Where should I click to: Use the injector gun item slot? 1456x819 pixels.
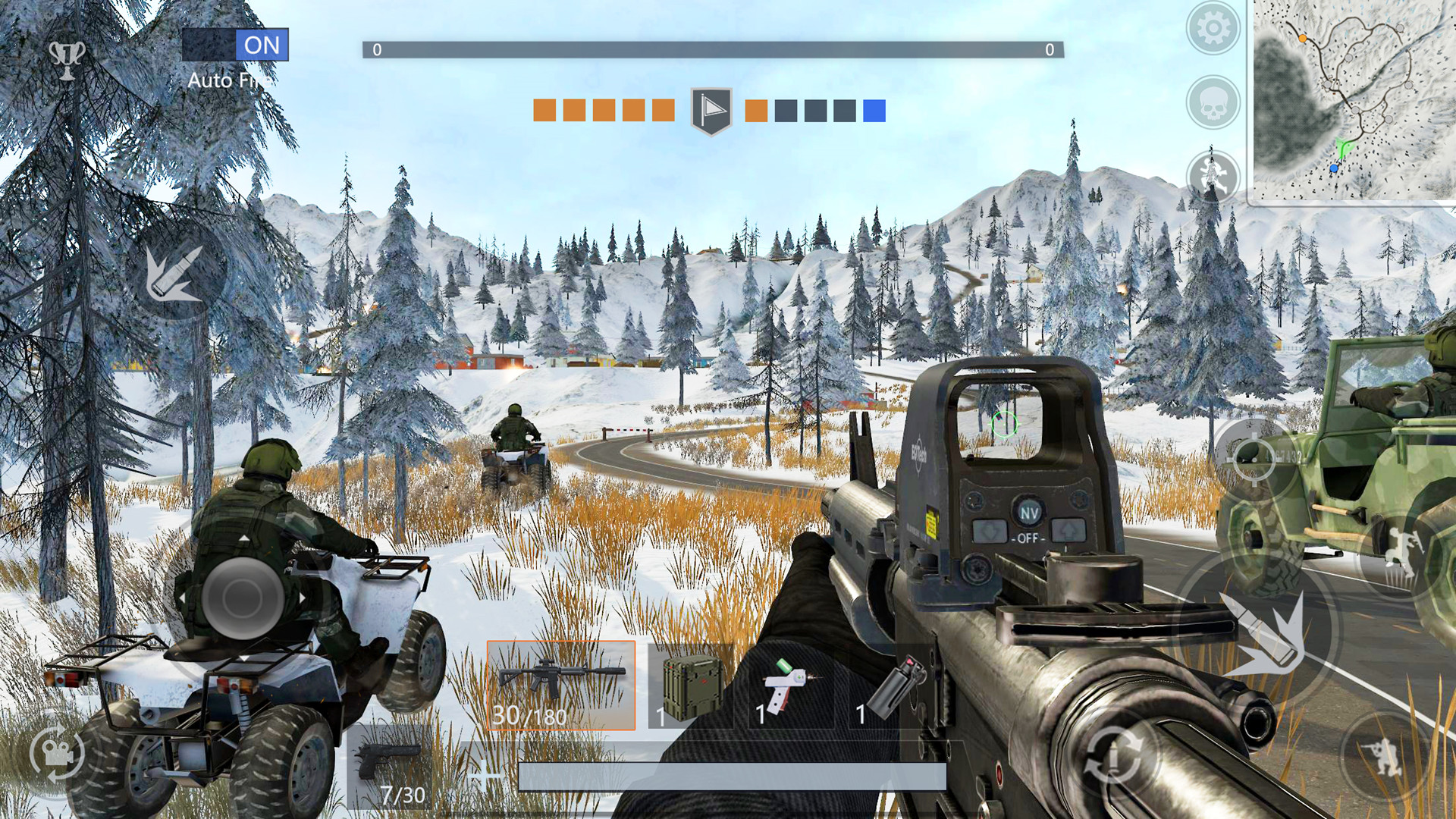click(x=789, y=686)
